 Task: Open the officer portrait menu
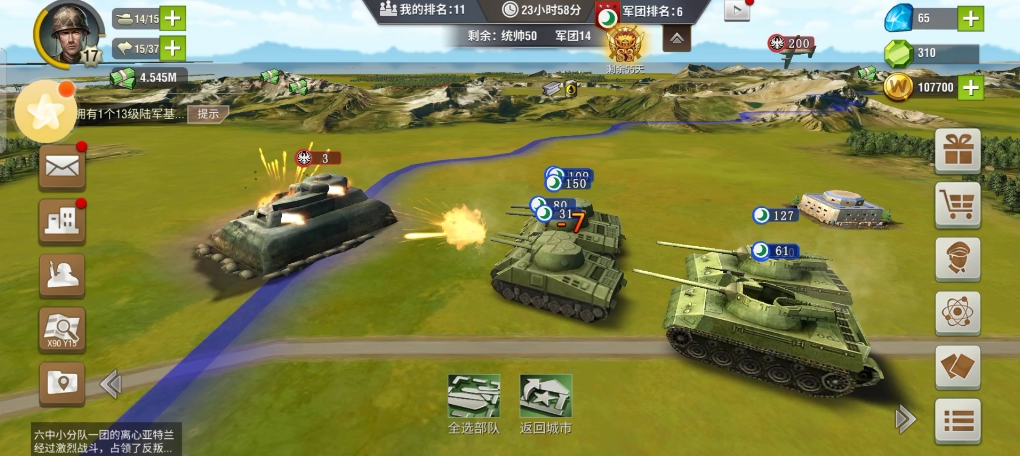pos(957,259)
